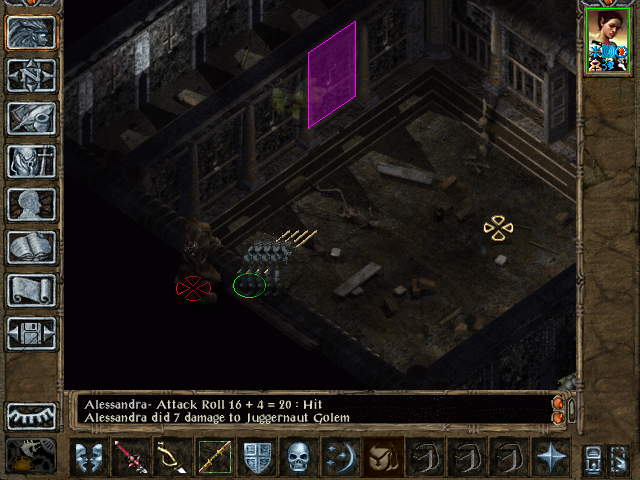Click the return-to-game face button atop the sidebar
Screen dimensions: 640x480
tap(31, 32)
